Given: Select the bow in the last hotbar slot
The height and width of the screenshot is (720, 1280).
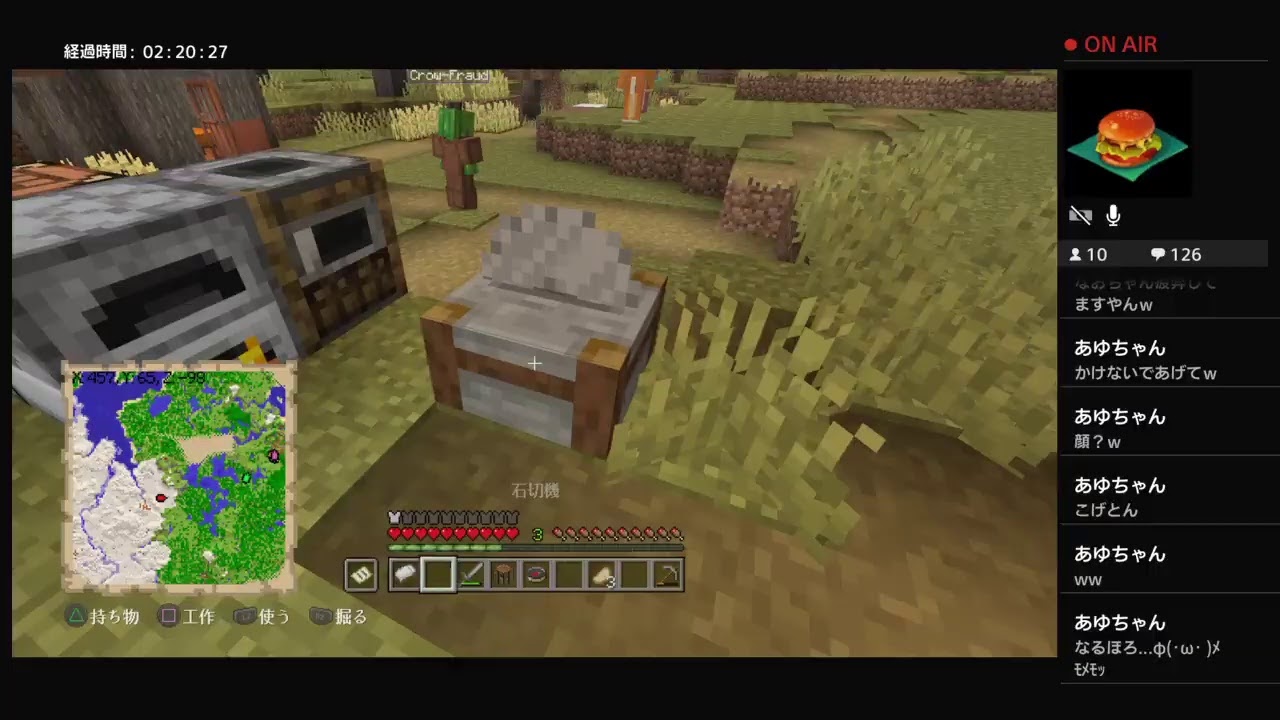Looking at the screenshot, I should pyautogui.click(x=668, y=574).
